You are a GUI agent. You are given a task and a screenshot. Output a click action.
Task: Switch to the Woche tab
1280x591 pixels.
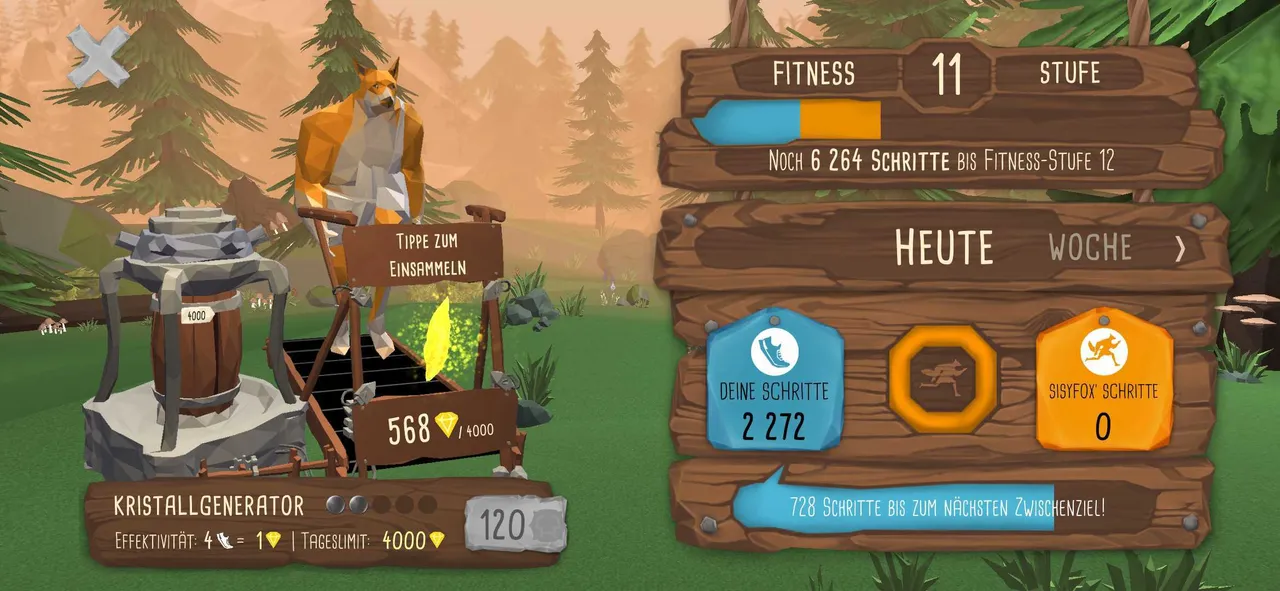pos(1090,247)
